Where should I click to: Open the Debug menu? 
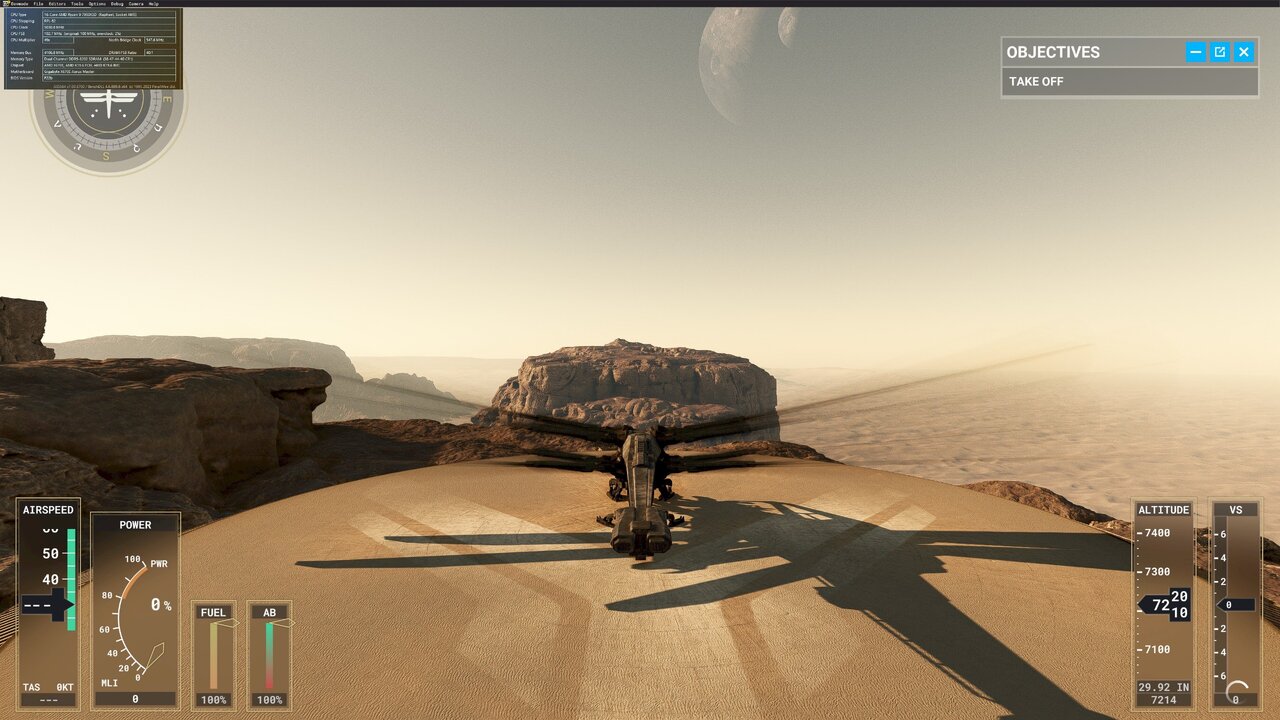click(117, 4)
